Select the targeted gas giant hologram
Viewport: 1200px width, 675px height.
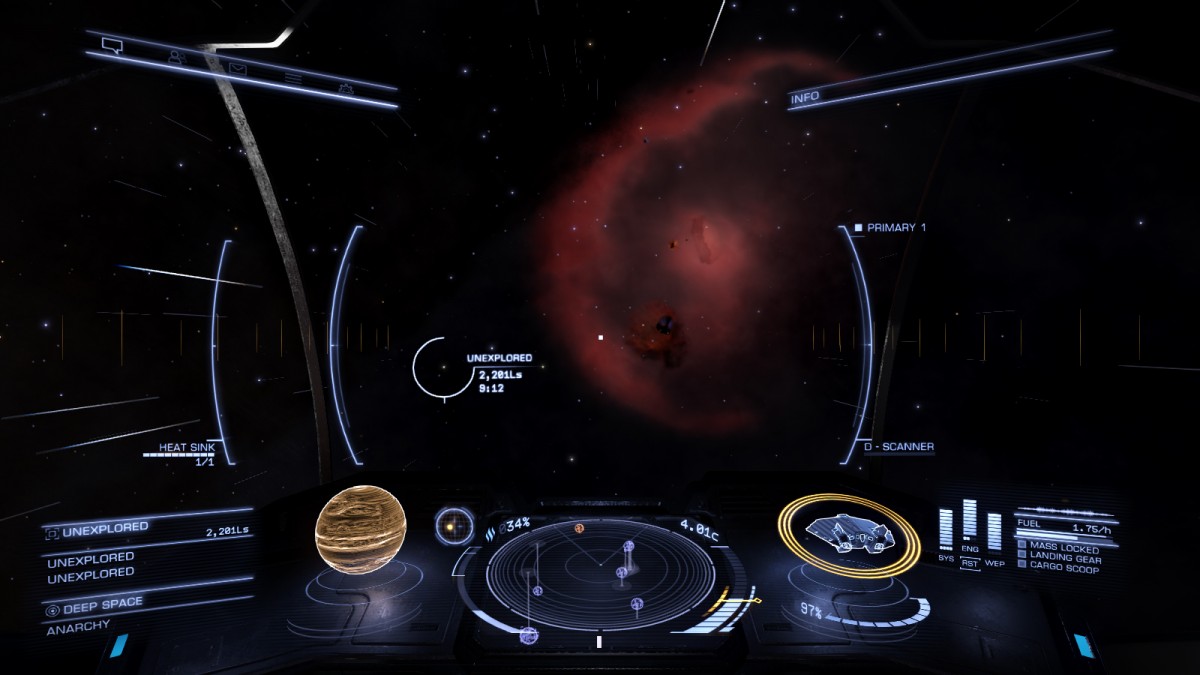pyautogui.click(x=362, y=532)
